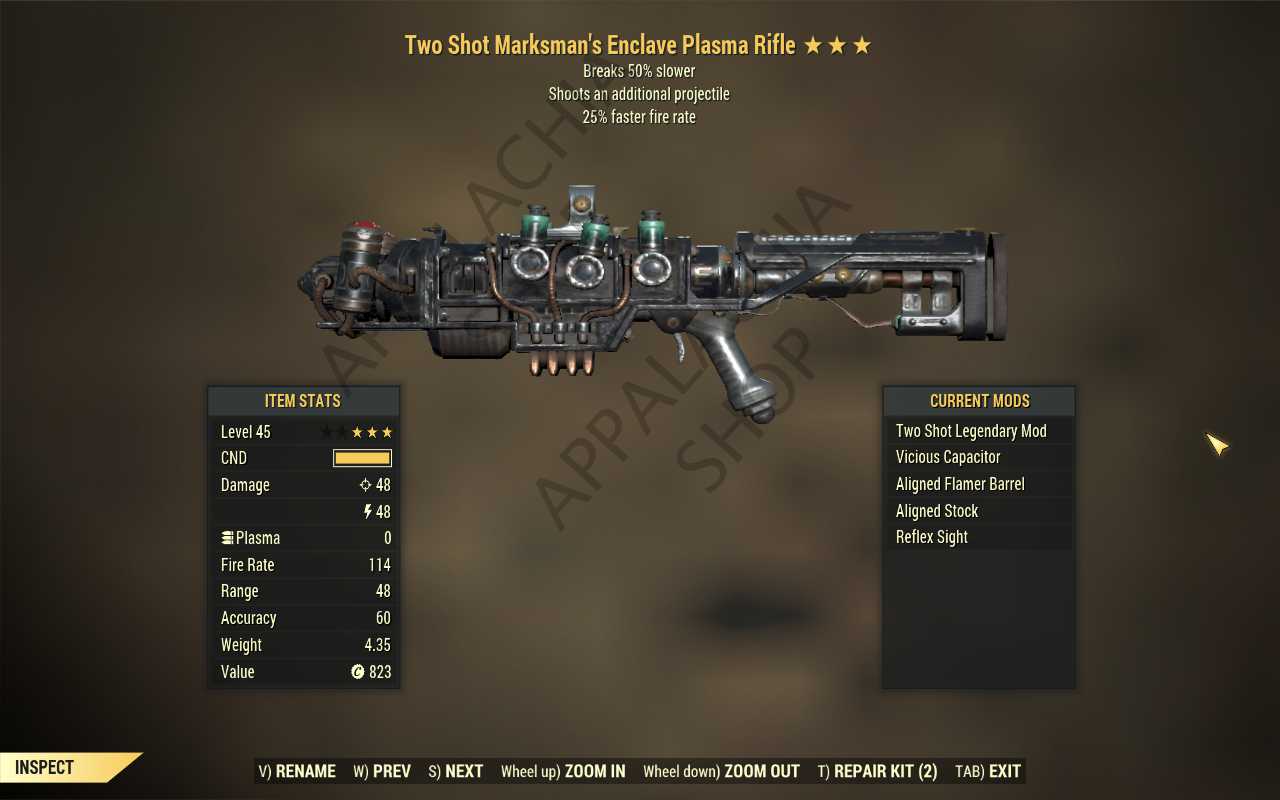Select the Two Shot Legendary Mod entry
1280x800 pixels.
[x=970, y=430]
